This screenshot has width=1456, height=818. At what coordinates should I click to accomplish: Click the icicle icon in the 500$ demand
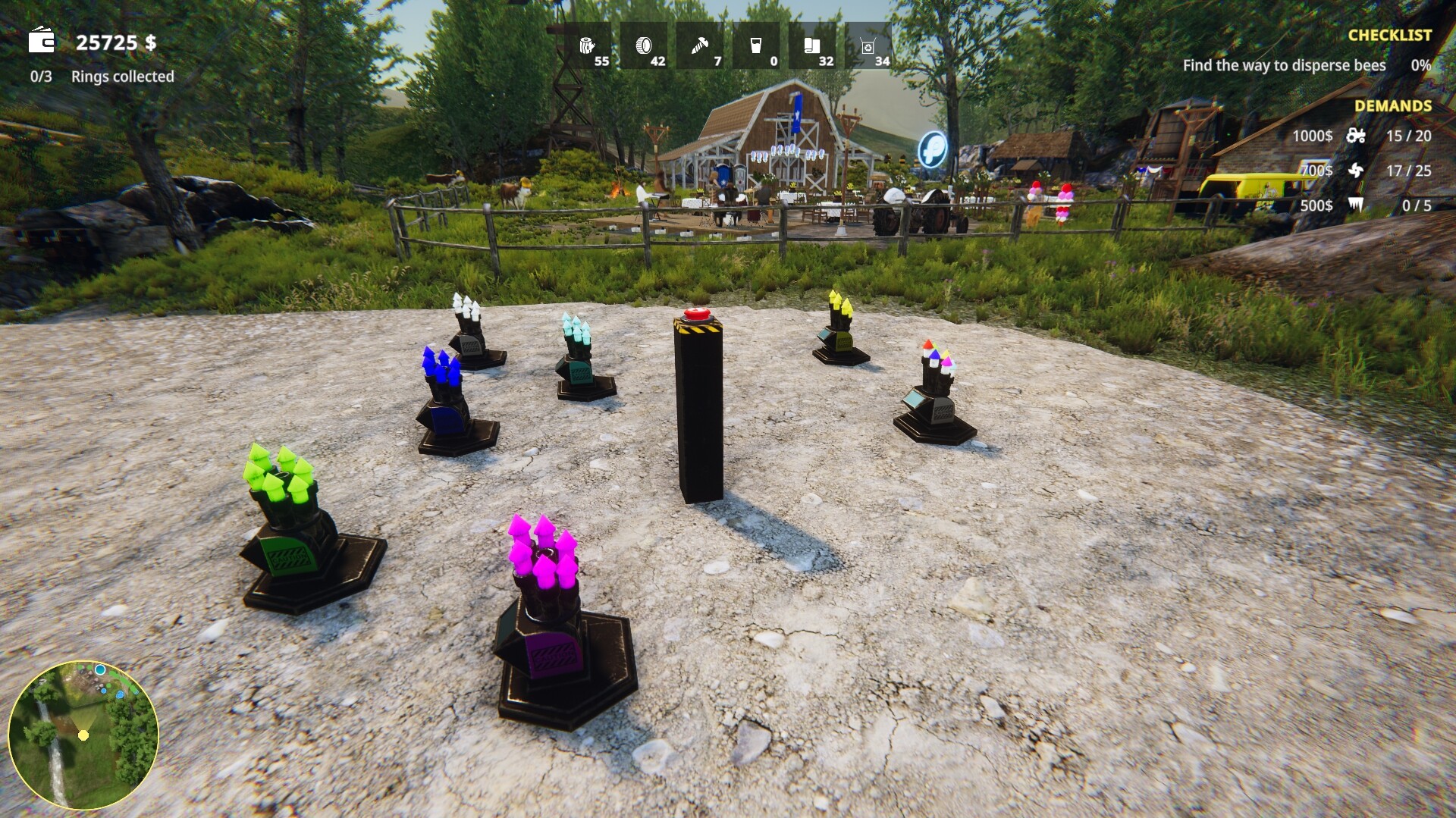click(x=1357, y=205)
